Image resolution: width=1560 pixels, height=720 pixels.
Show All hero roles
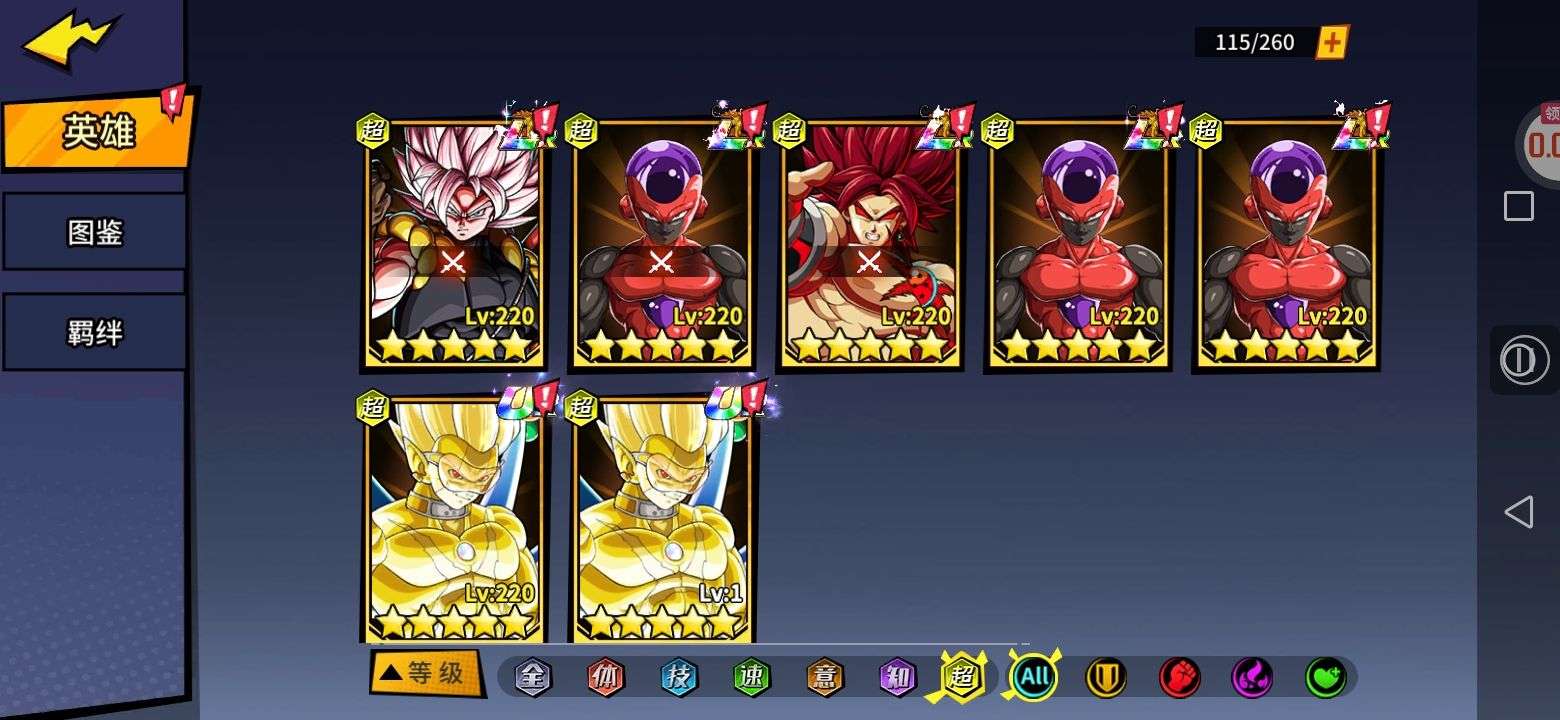coord(1034,677)
